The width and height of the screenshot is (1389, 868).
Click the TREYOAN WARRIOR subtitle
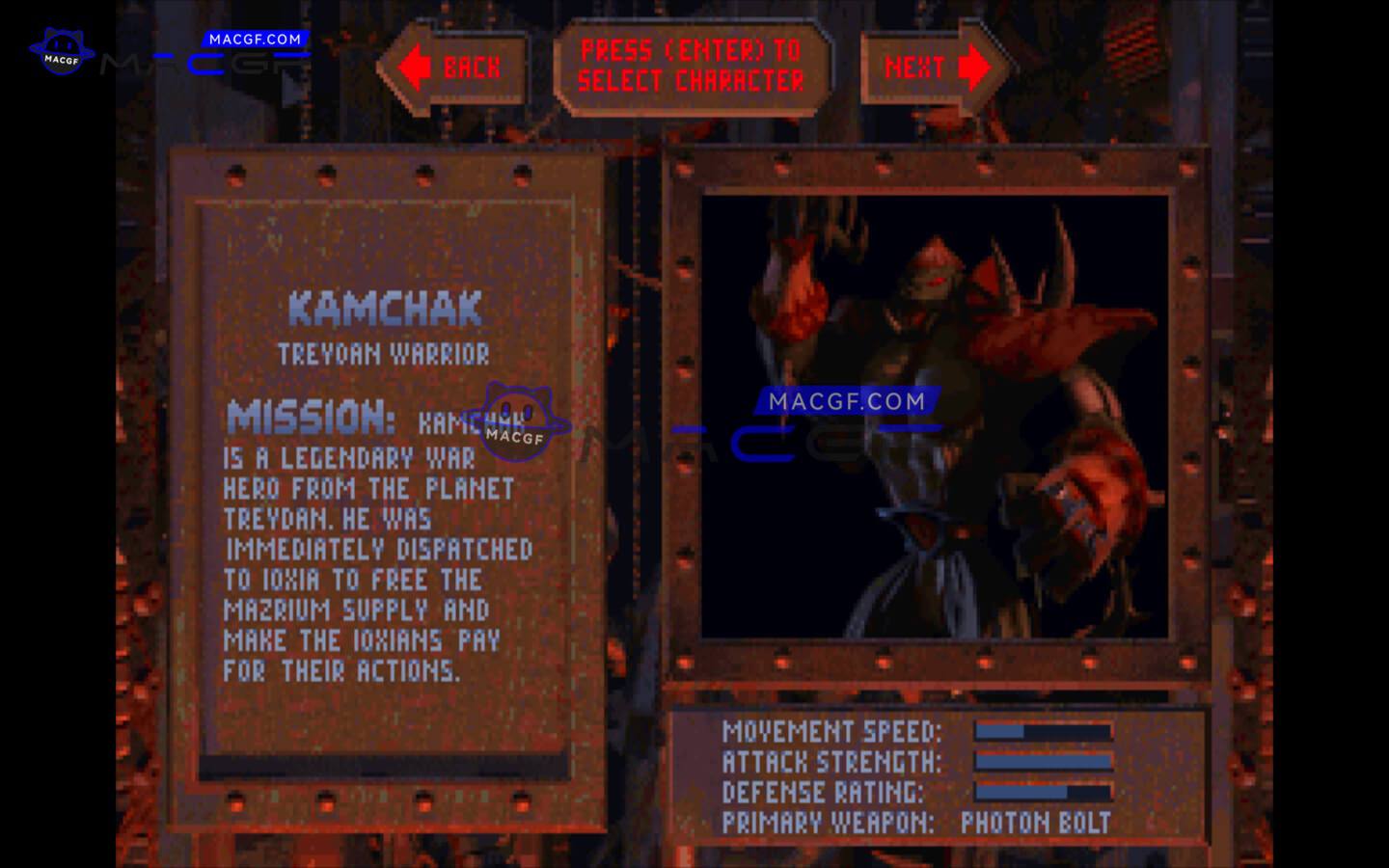(x=383, y=353)
